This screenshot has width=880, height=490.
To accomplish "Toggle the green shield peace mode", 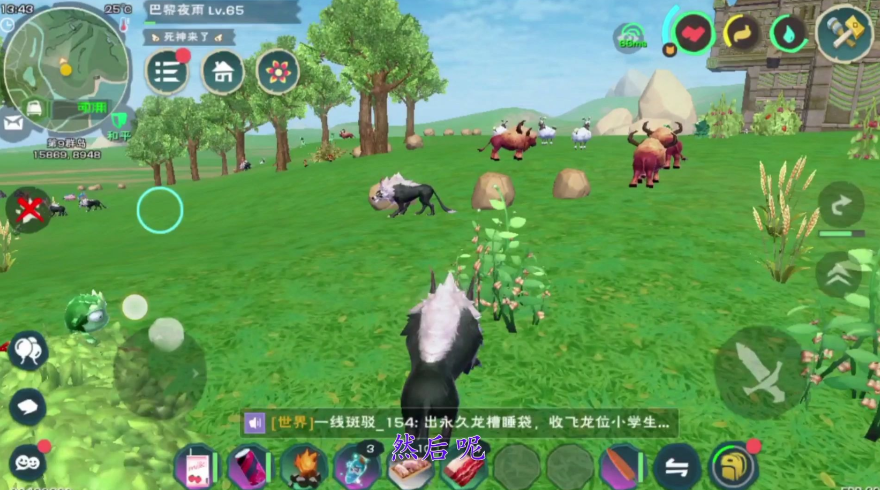I will (120, 123).
